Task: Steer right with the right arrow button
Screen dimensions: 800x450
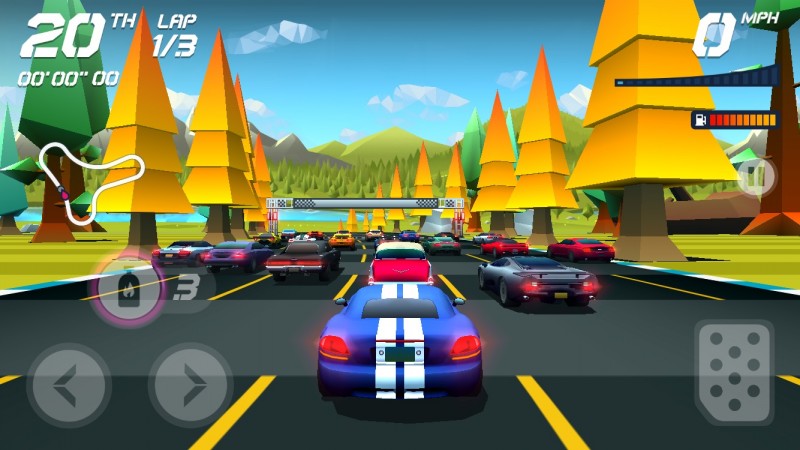Action: click(191, 385)
